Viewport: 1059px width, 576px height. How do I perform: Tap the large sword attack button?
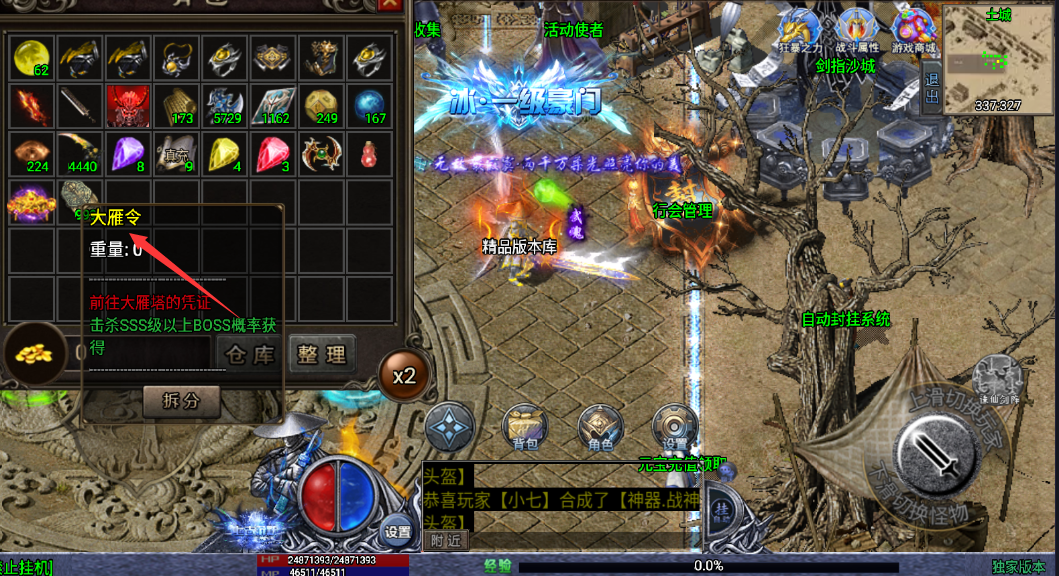[935, 453]
